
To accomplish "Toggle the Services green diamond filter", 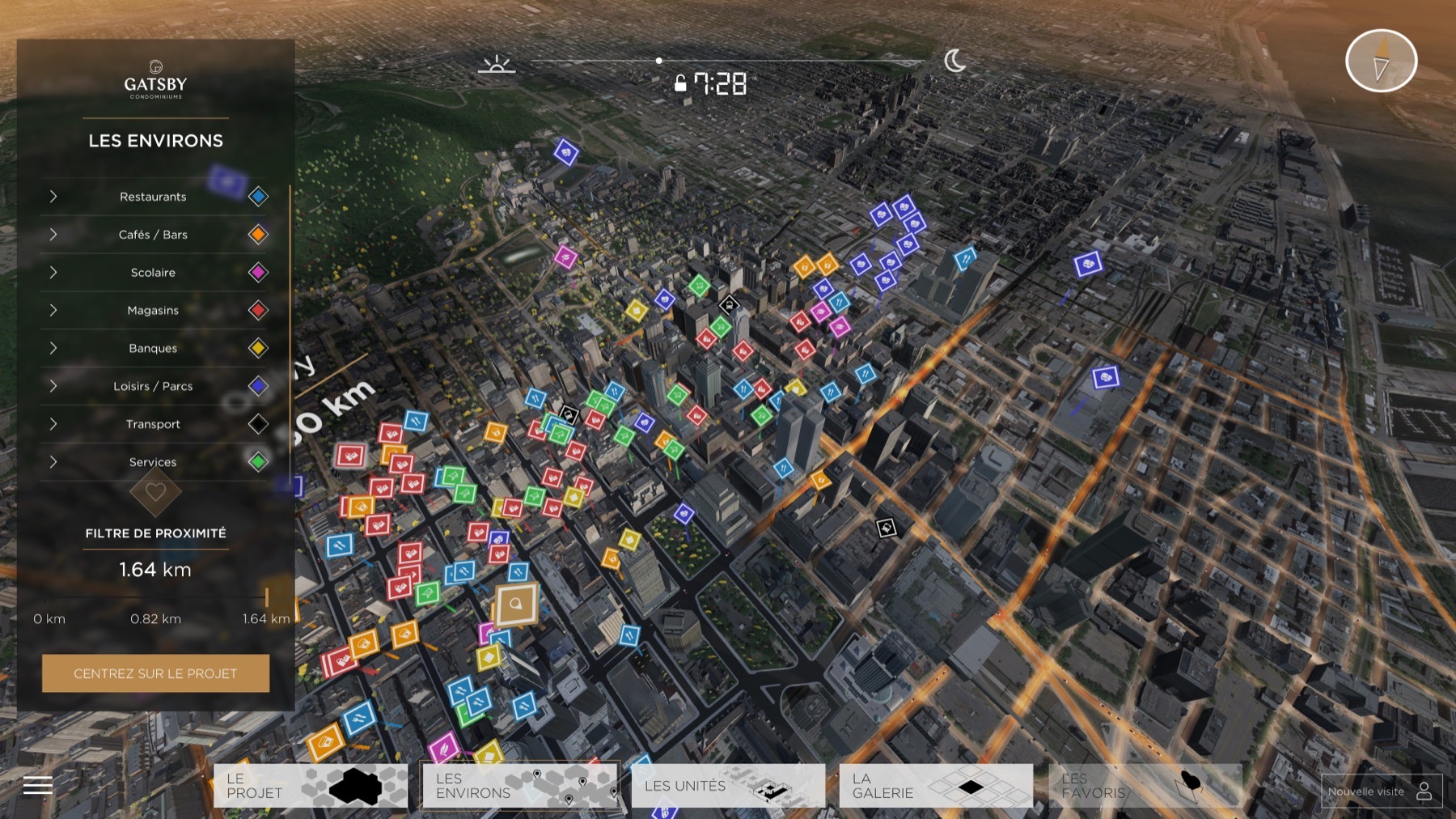I will pos(258,461).
